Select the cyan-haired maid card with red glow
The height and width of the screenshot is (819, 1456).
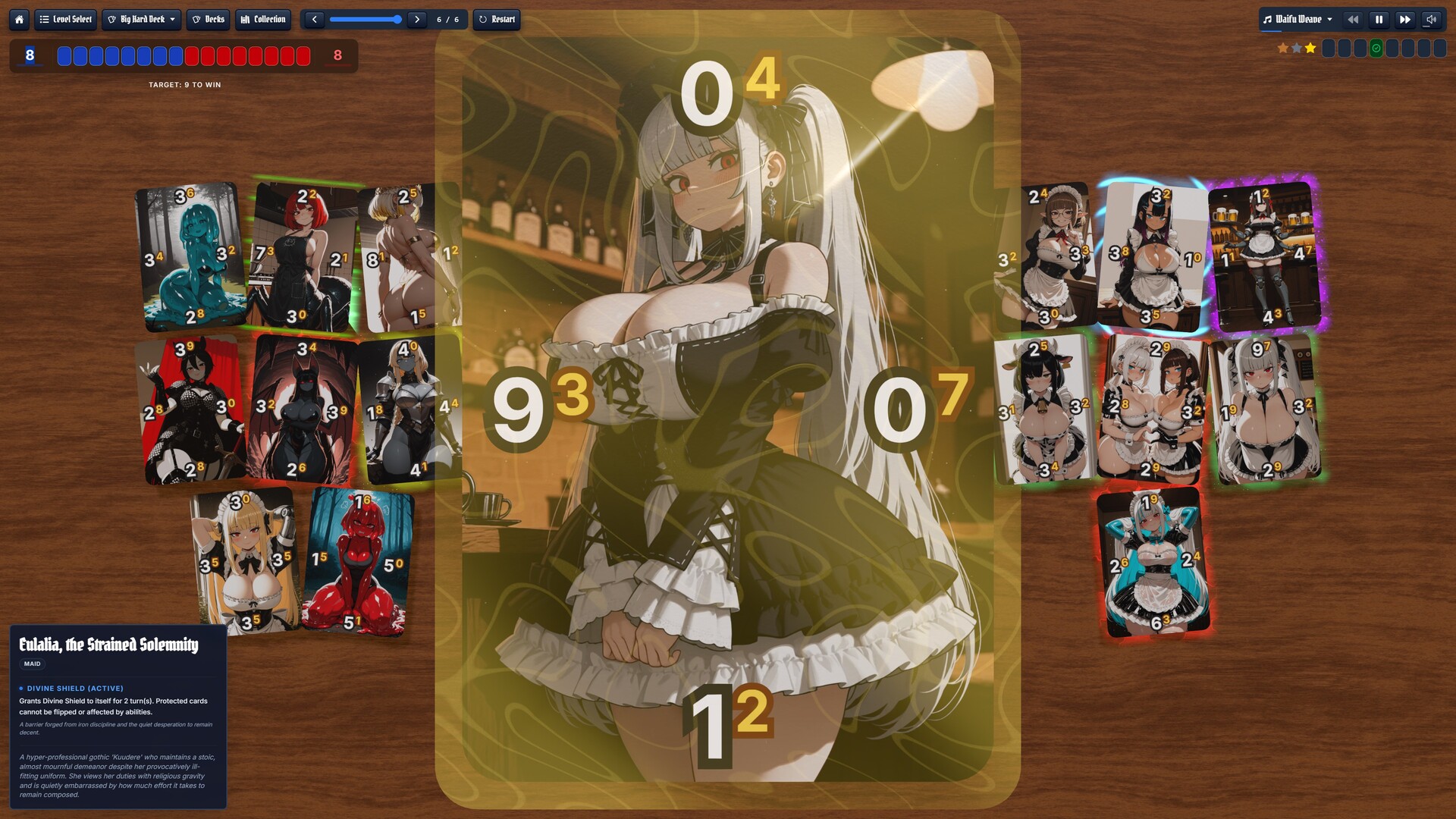(1152, 561)
